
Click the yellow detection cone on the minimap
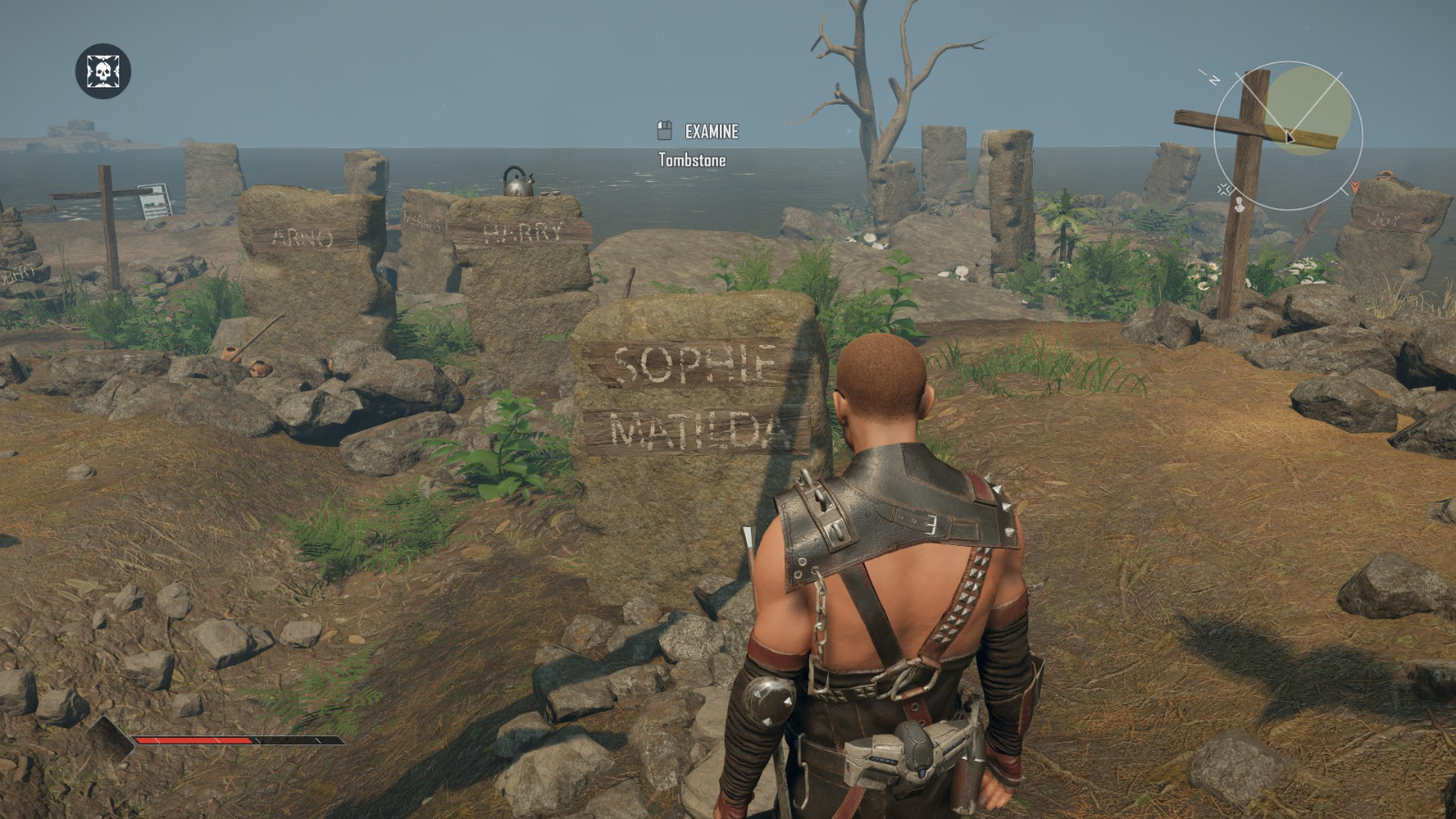coord(1309,107)
